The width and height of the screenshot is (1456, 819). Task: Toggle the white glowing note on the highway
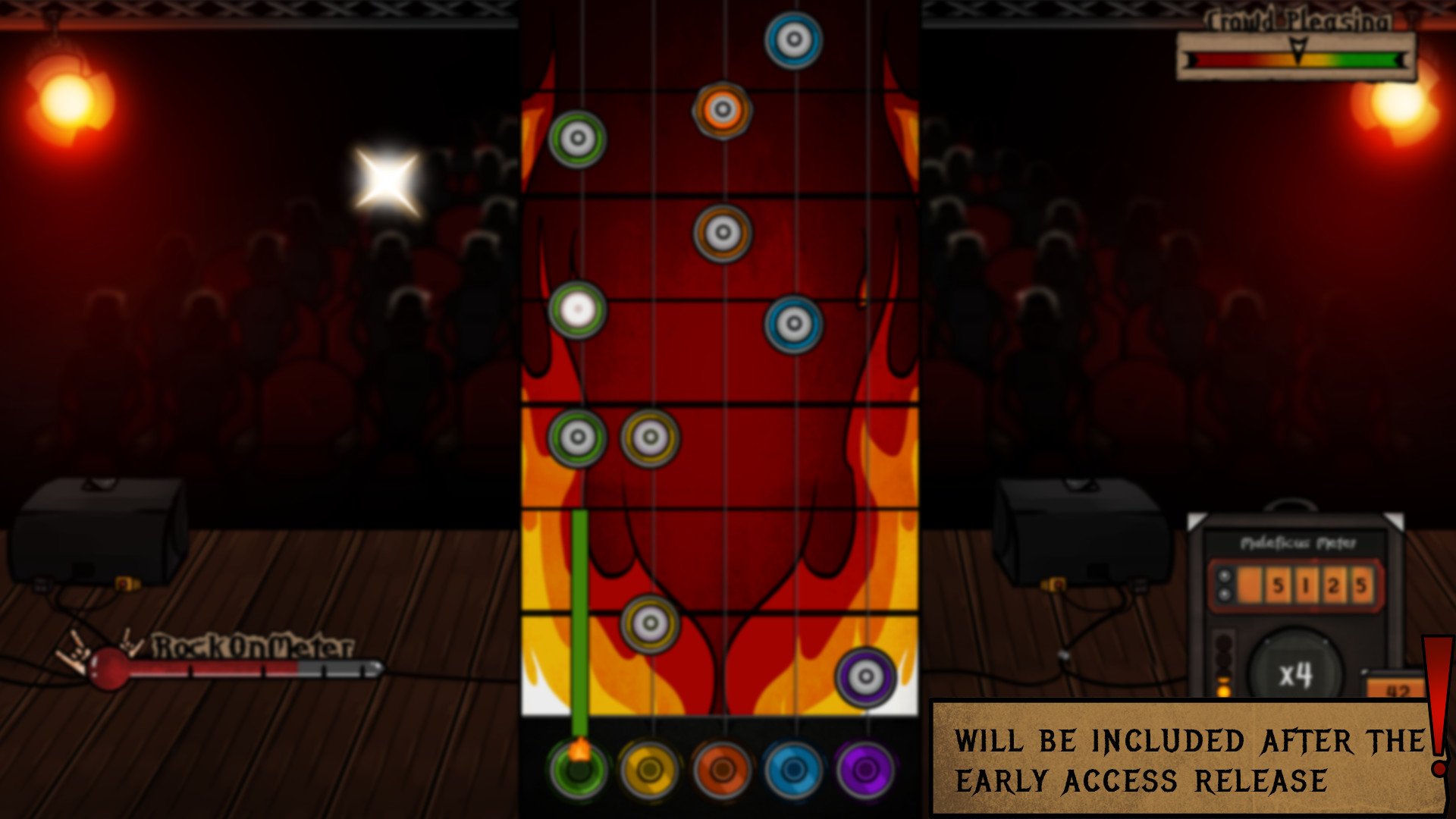click(x=578, y=311)
